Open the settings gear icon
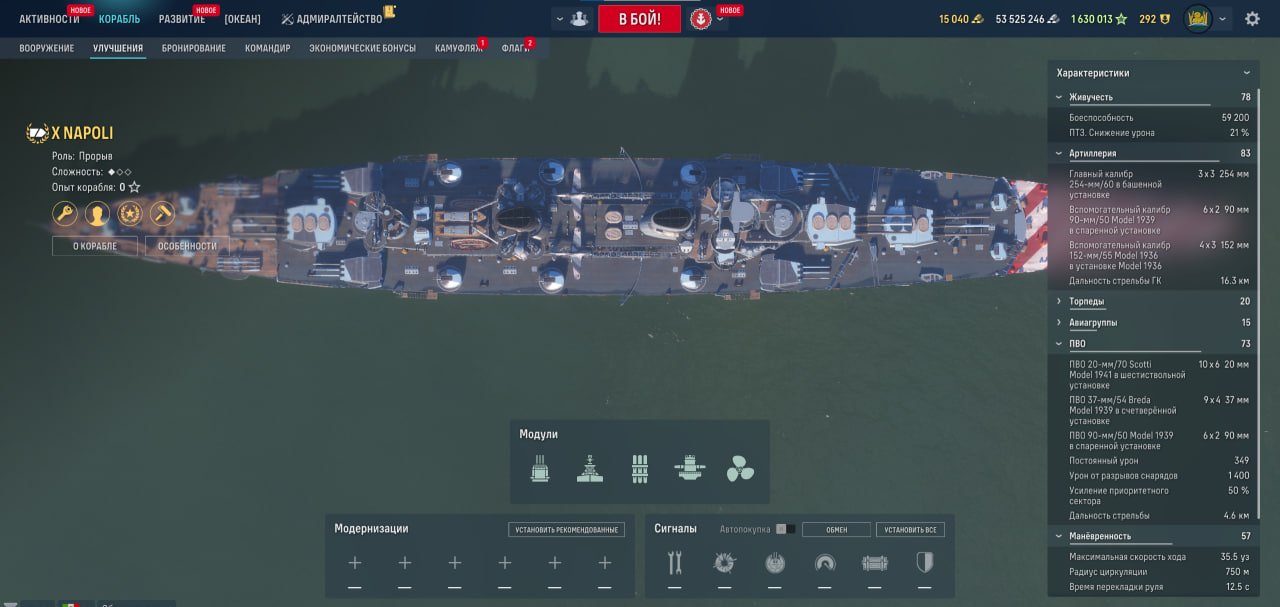1280x607 pixels. 1252,19
